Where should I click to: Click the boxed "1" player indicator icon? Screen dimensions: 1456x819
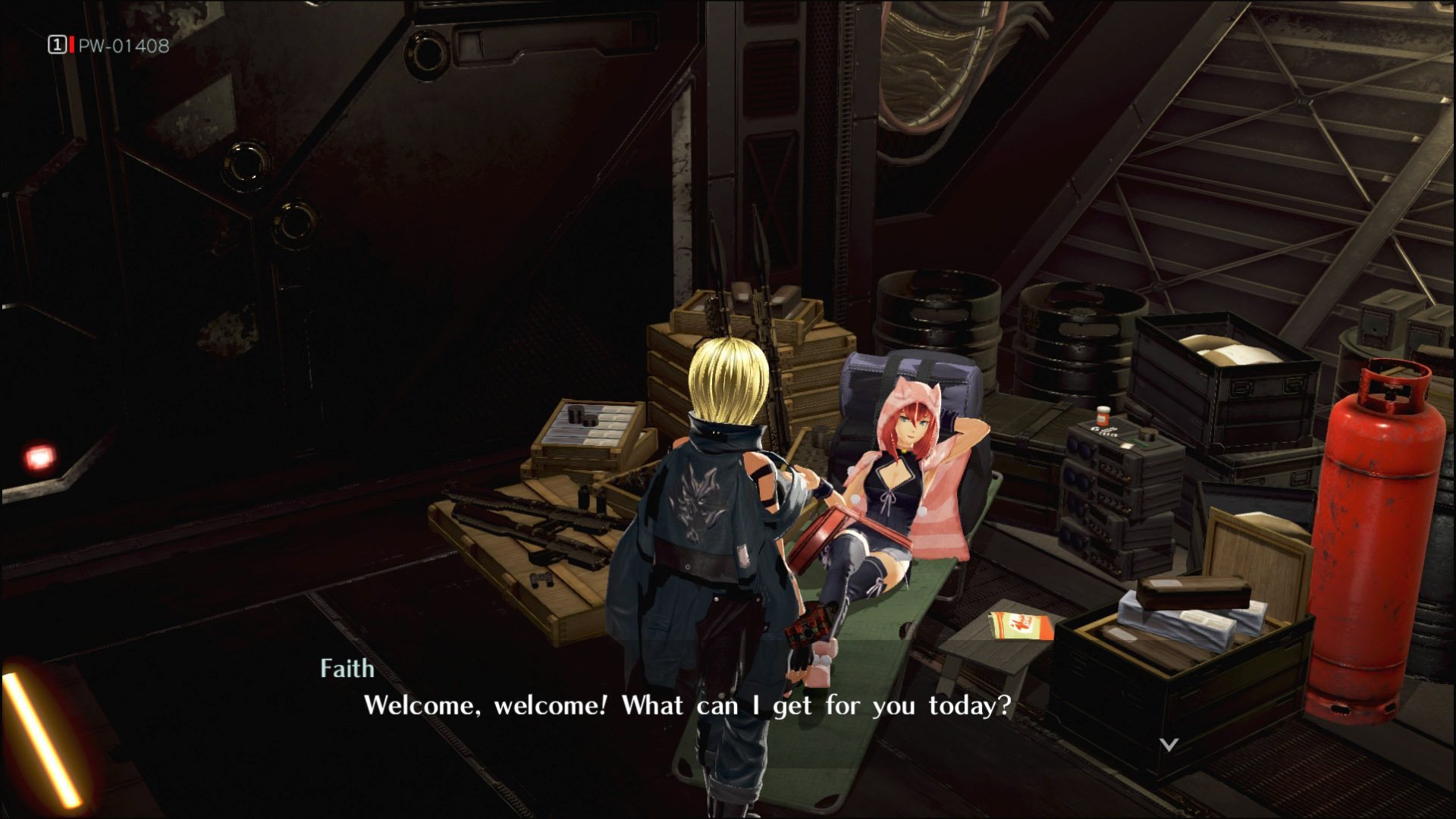point(55,45)
